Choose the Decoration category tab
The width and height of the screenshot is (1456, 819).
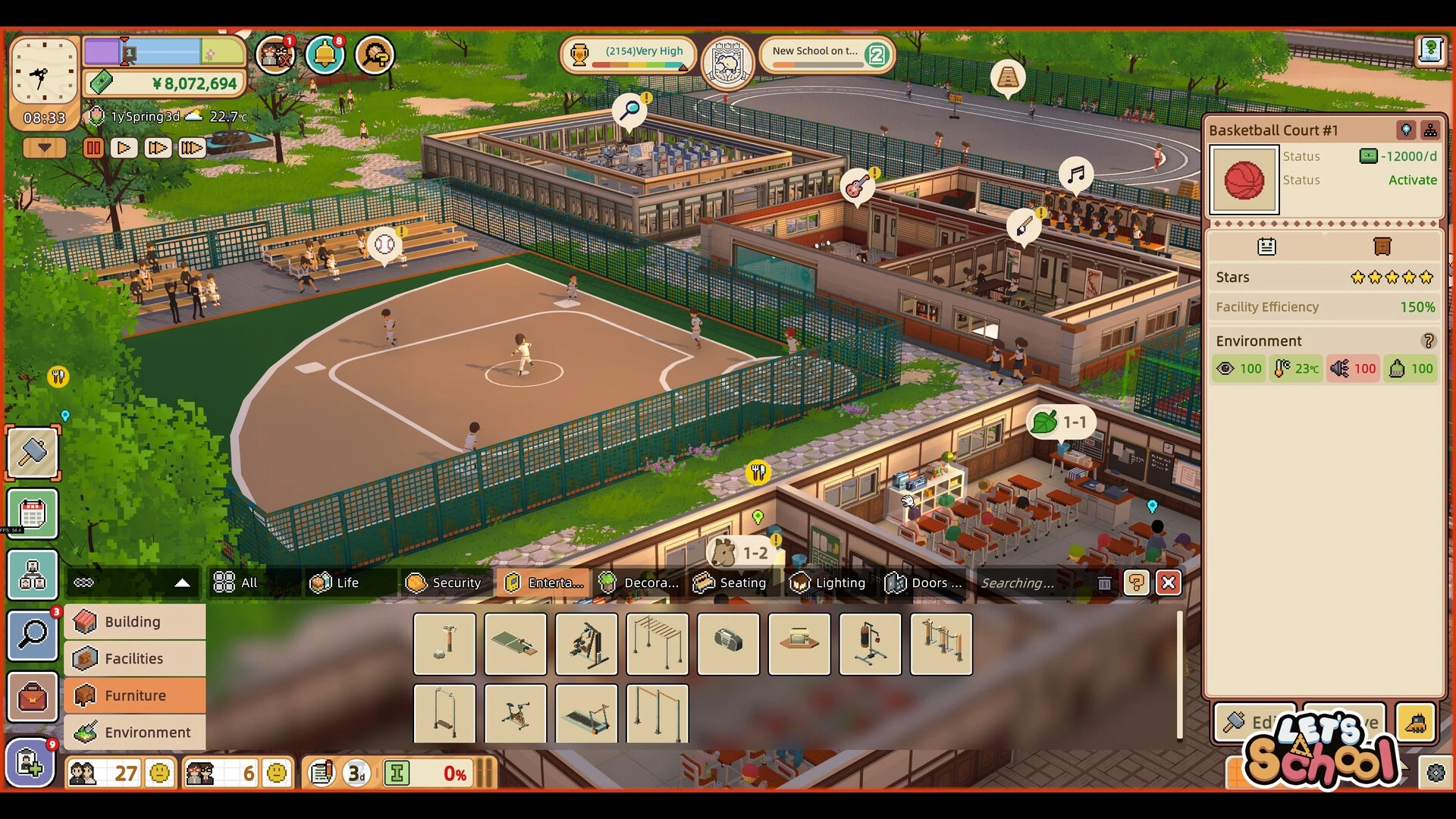(x=639, y=582)
